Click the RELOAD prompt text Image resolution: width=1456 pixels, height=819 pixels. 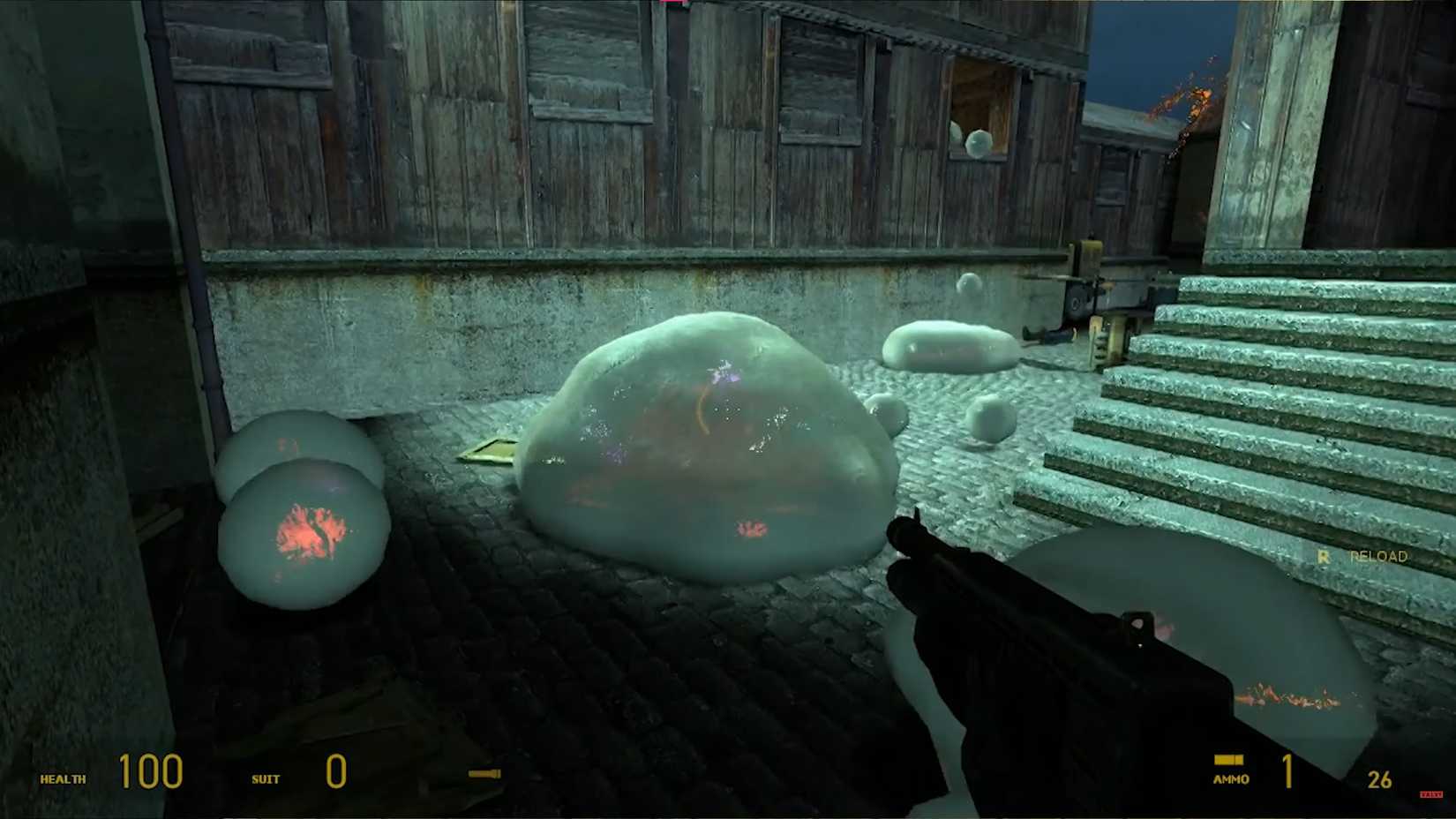pos(1378,557)
